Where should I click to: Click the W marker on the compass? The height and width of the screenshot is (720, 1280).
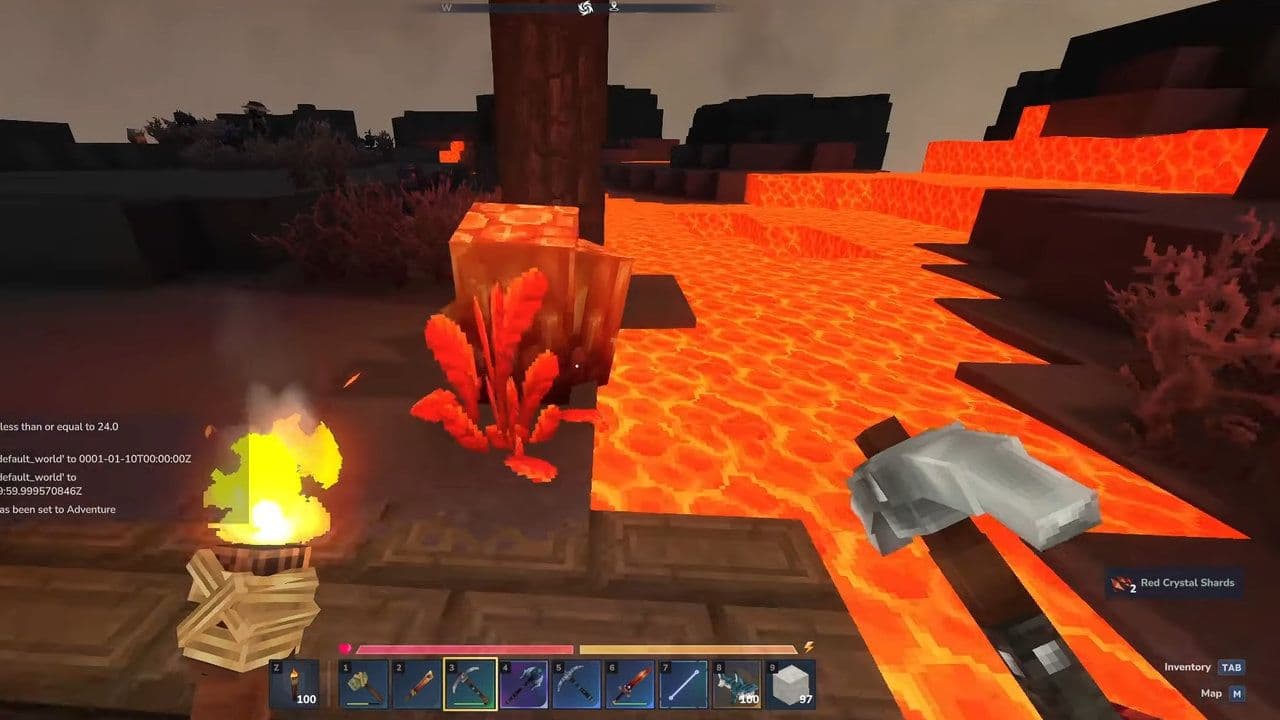(x=448, y=9)
